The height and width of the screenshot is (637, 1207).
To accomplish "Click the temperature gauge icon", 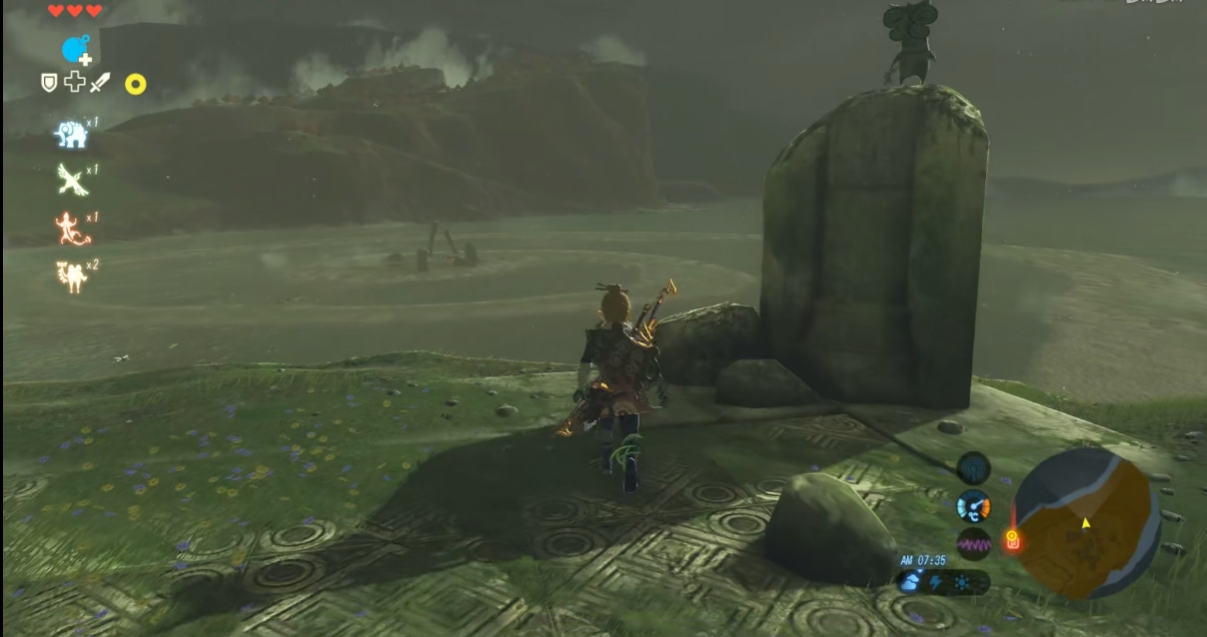I will pyautogui.click(x=973, y=506).
